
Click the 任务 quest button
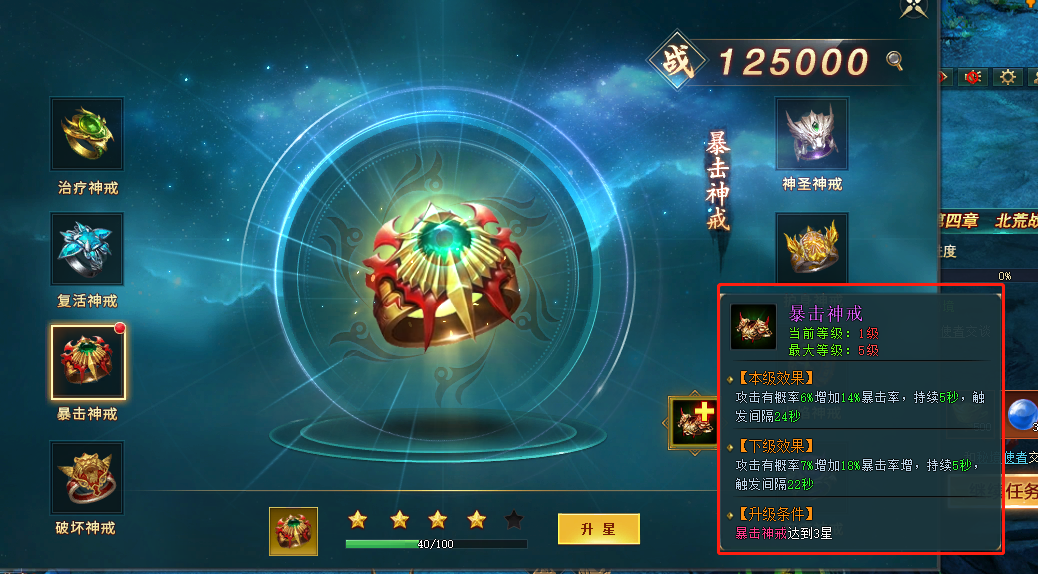(x=1020, y=491)
